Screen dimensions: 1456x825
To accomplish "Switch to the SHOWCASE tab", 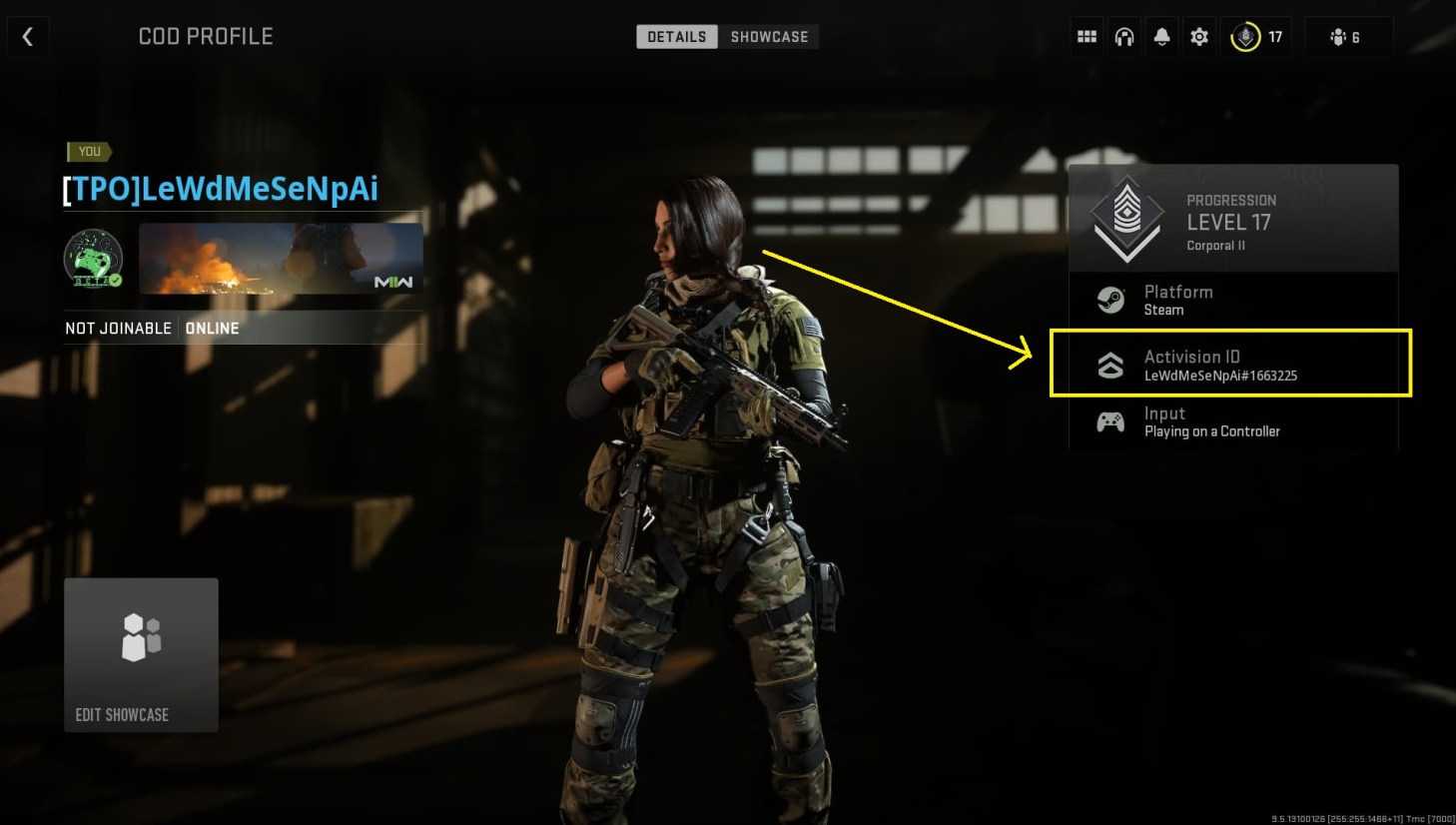I will 769,36.
